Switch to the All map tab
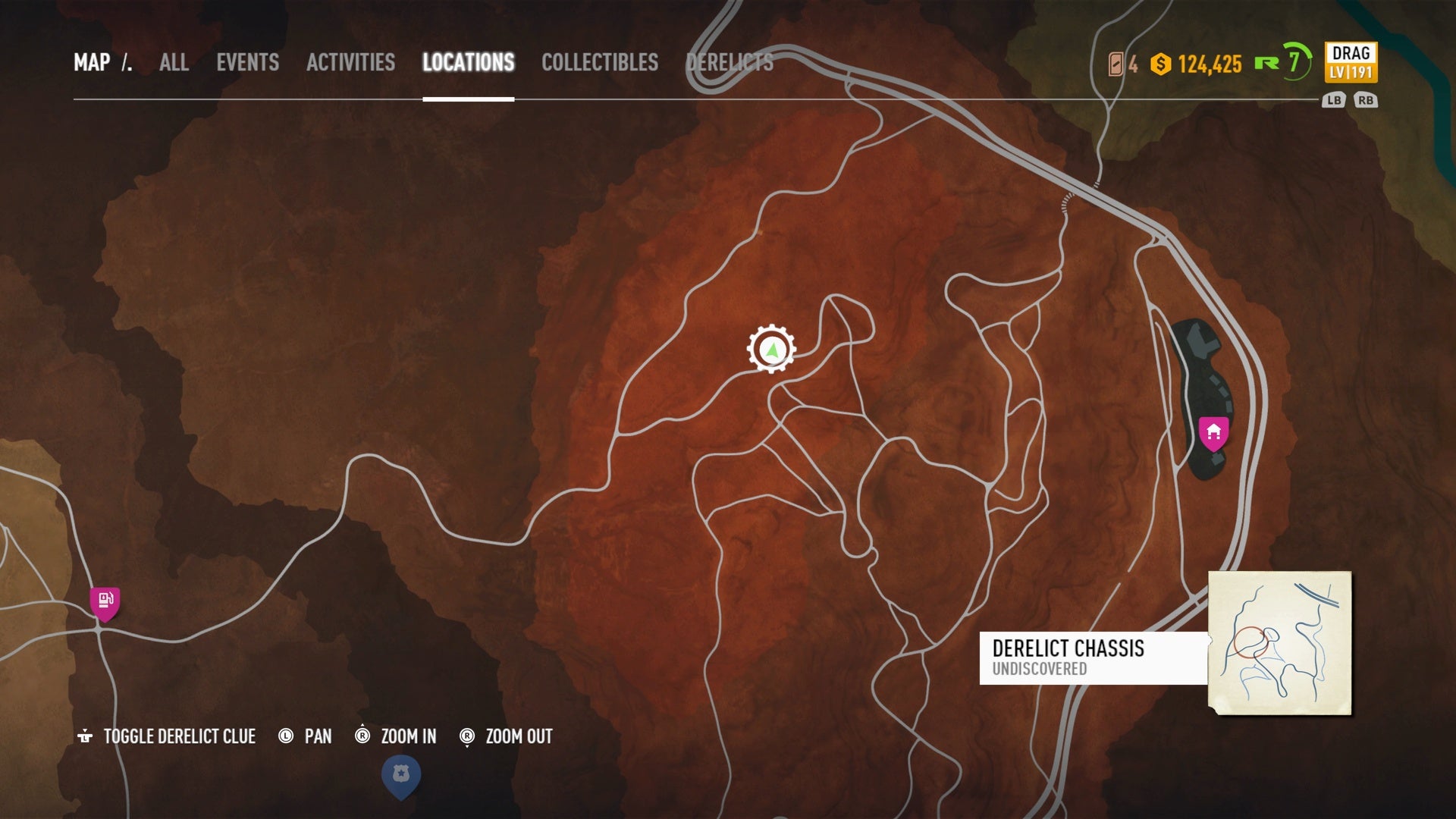This screenshot has height=819, width=1456. (174, 62)
